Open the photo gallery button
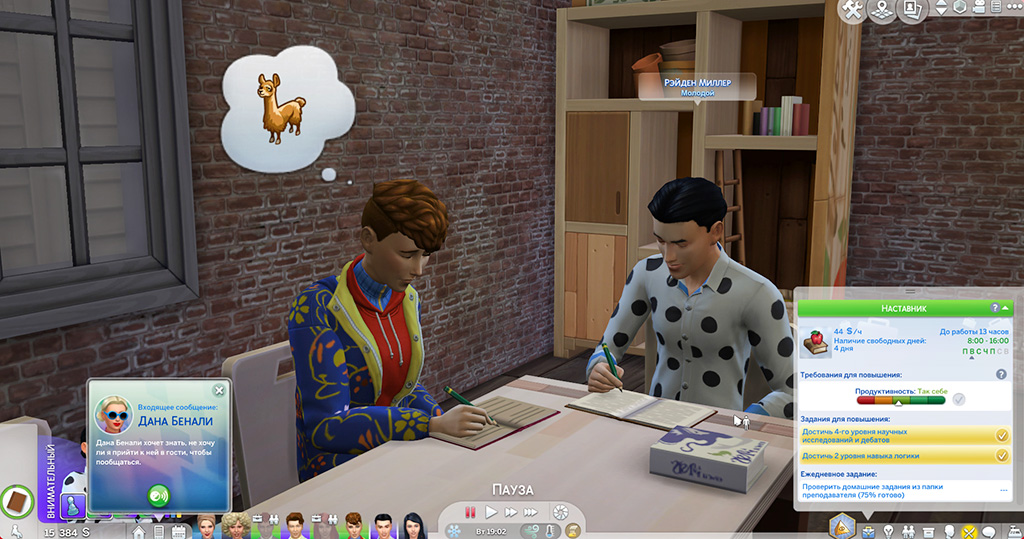Image resolution: width=1024 pixels, height=539 pixels. [912, 10]
